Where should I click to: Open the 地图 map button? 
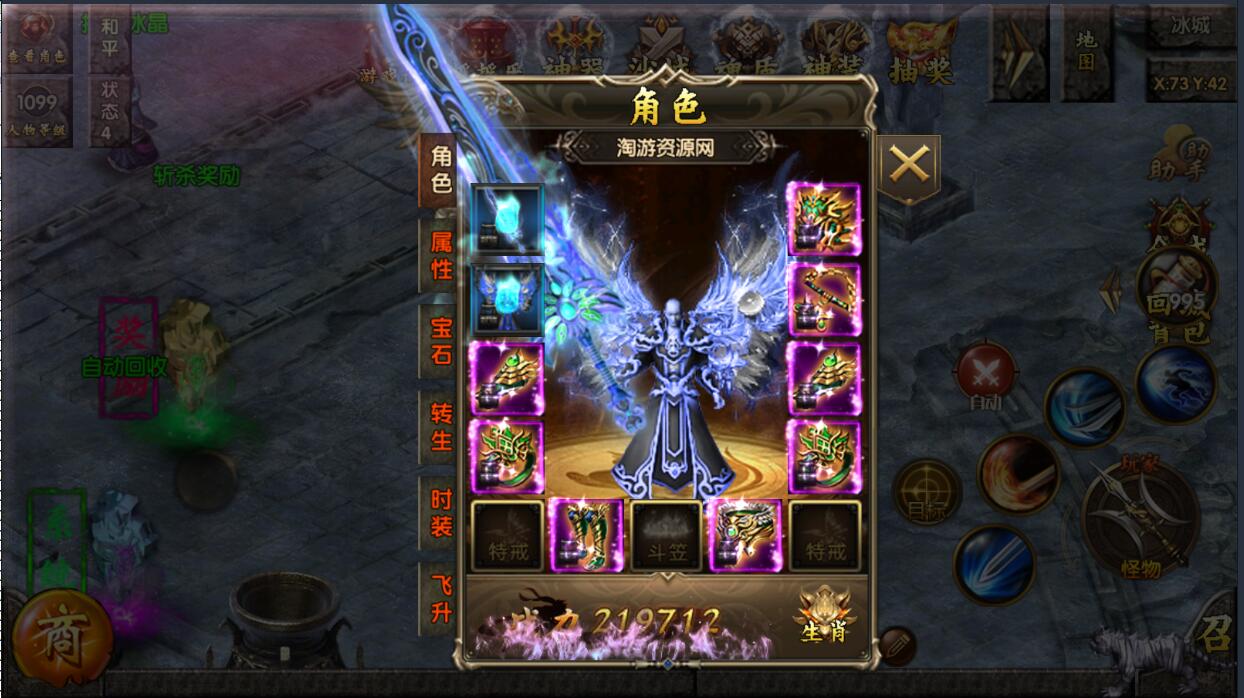tap(1086, 51)
